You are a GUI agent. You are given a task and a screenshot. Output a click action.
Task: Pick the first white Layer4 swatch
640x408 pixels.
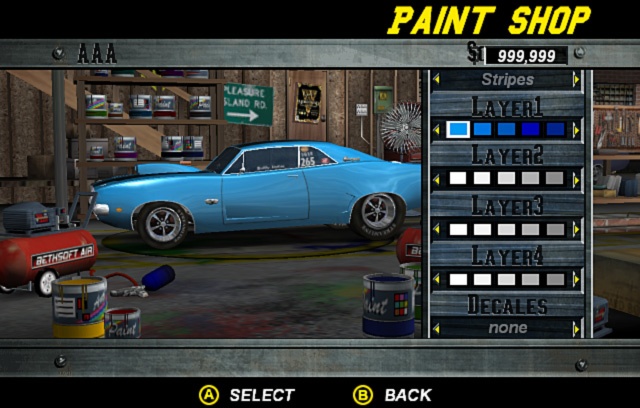point(458,279)
